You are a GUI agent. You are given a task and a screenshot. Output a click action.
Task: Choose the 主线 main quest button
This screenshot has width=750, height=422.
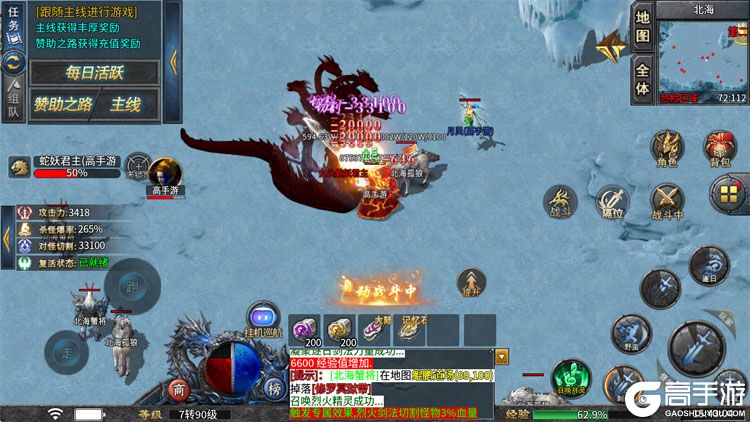pos(128,103)
